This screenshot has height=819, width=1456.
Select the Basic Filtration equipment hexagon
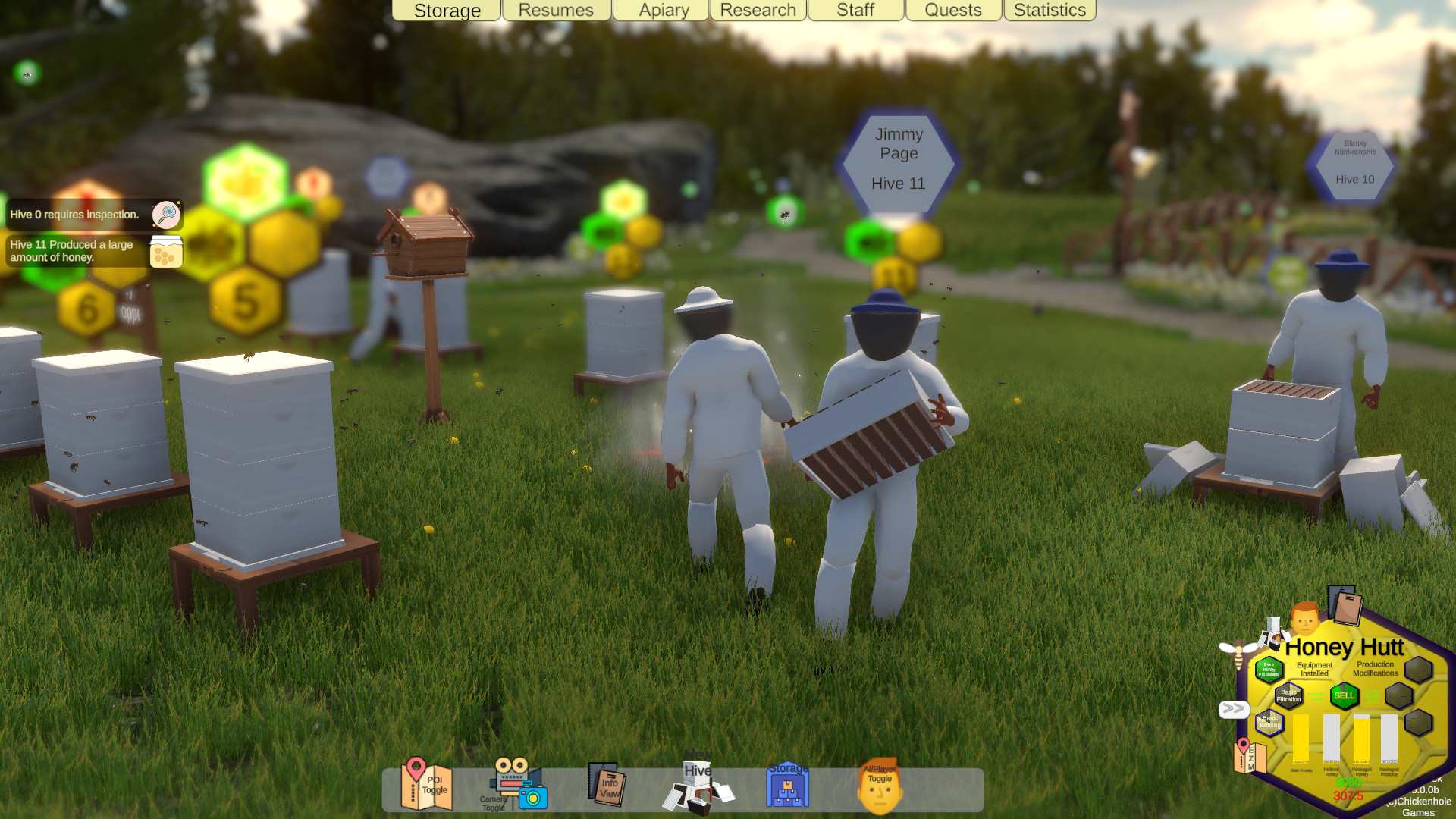pos(1288,695)
